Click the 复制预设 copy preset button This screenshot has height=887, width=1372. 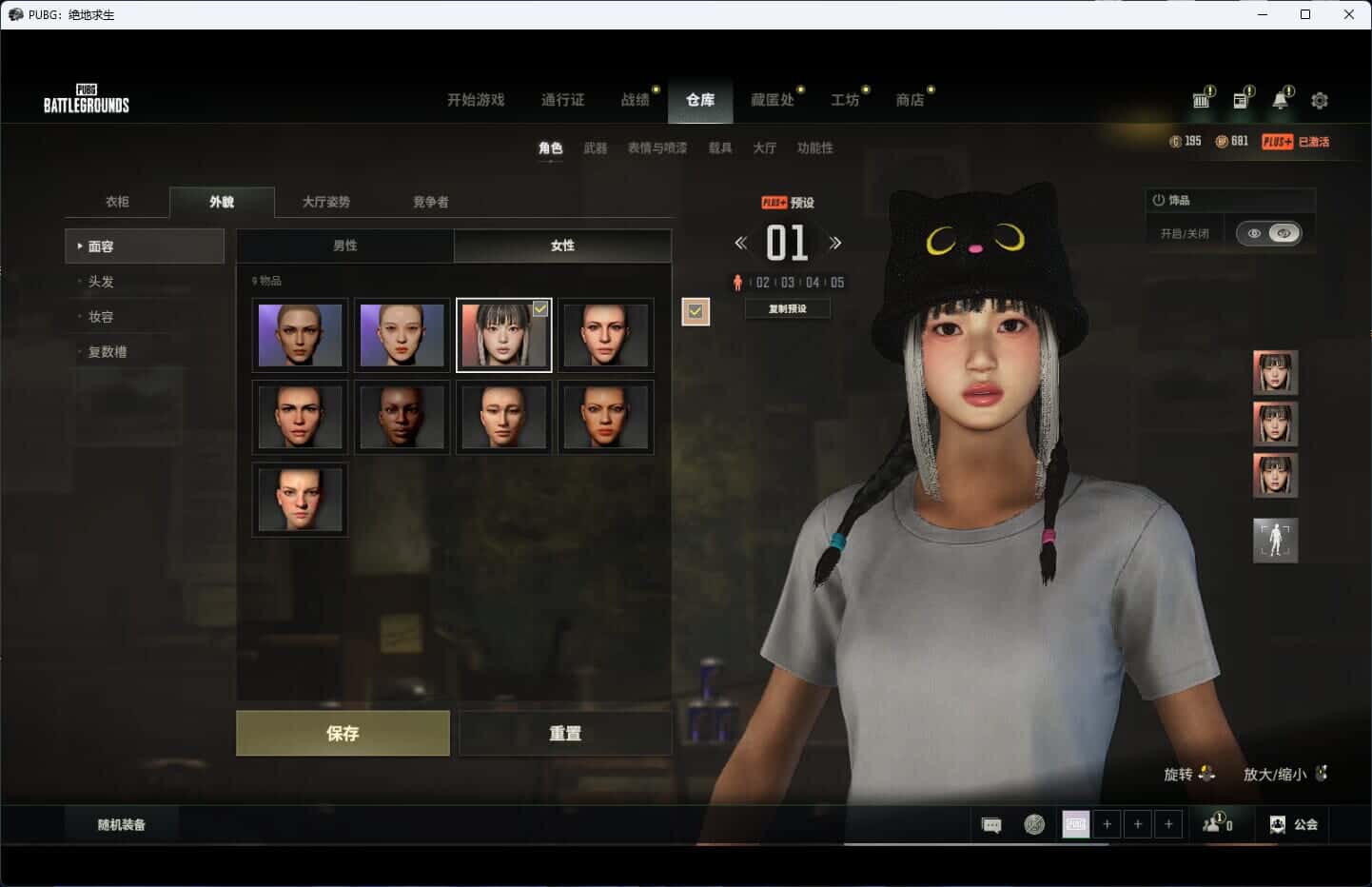point(787,308)
